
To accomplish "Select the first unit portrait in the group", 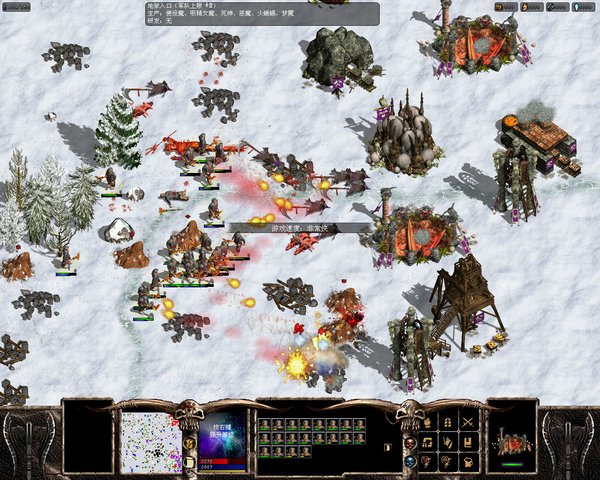I will tap(265, 425).
